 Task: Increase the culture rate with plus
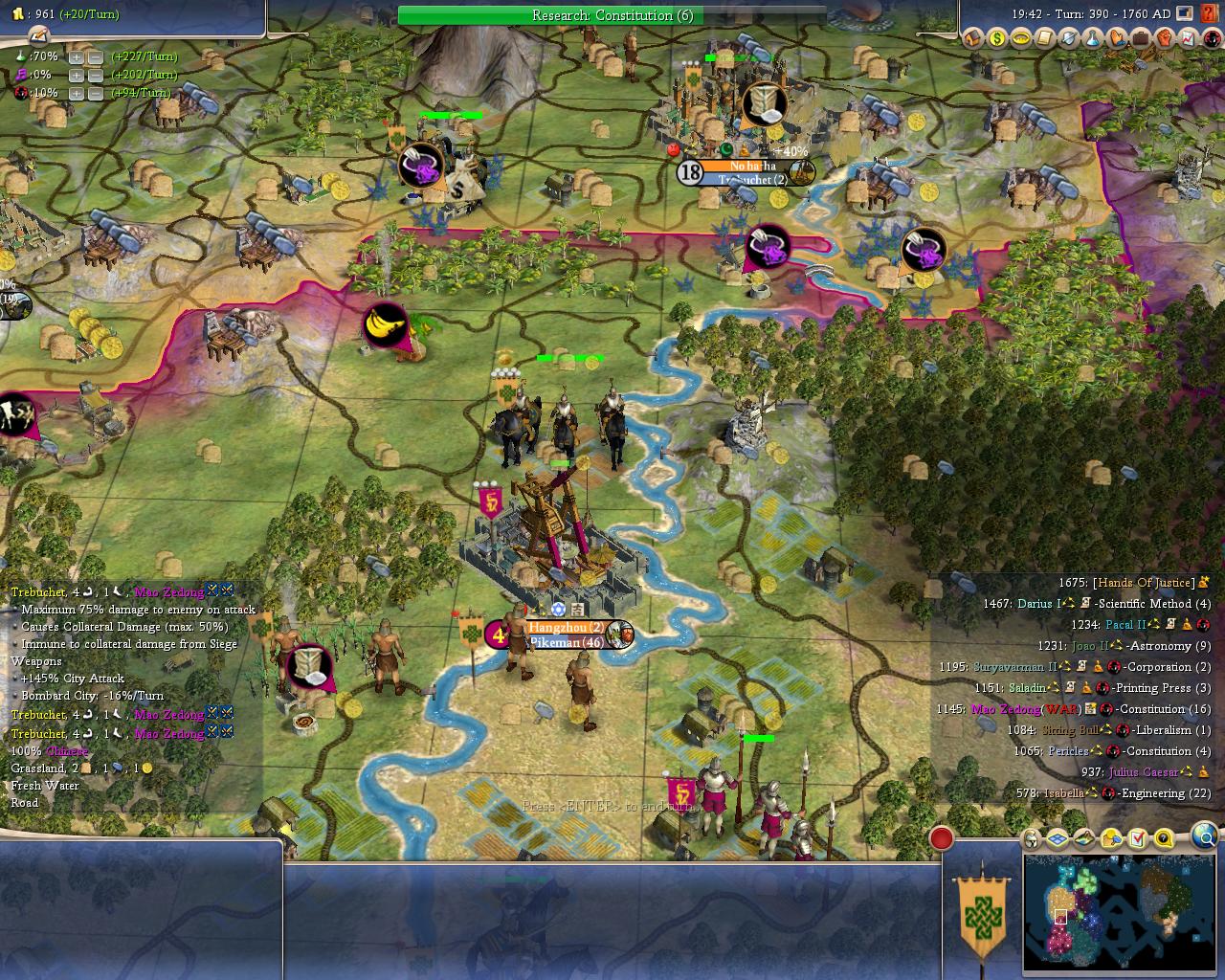pyautogui.click(x=77, y=75)
